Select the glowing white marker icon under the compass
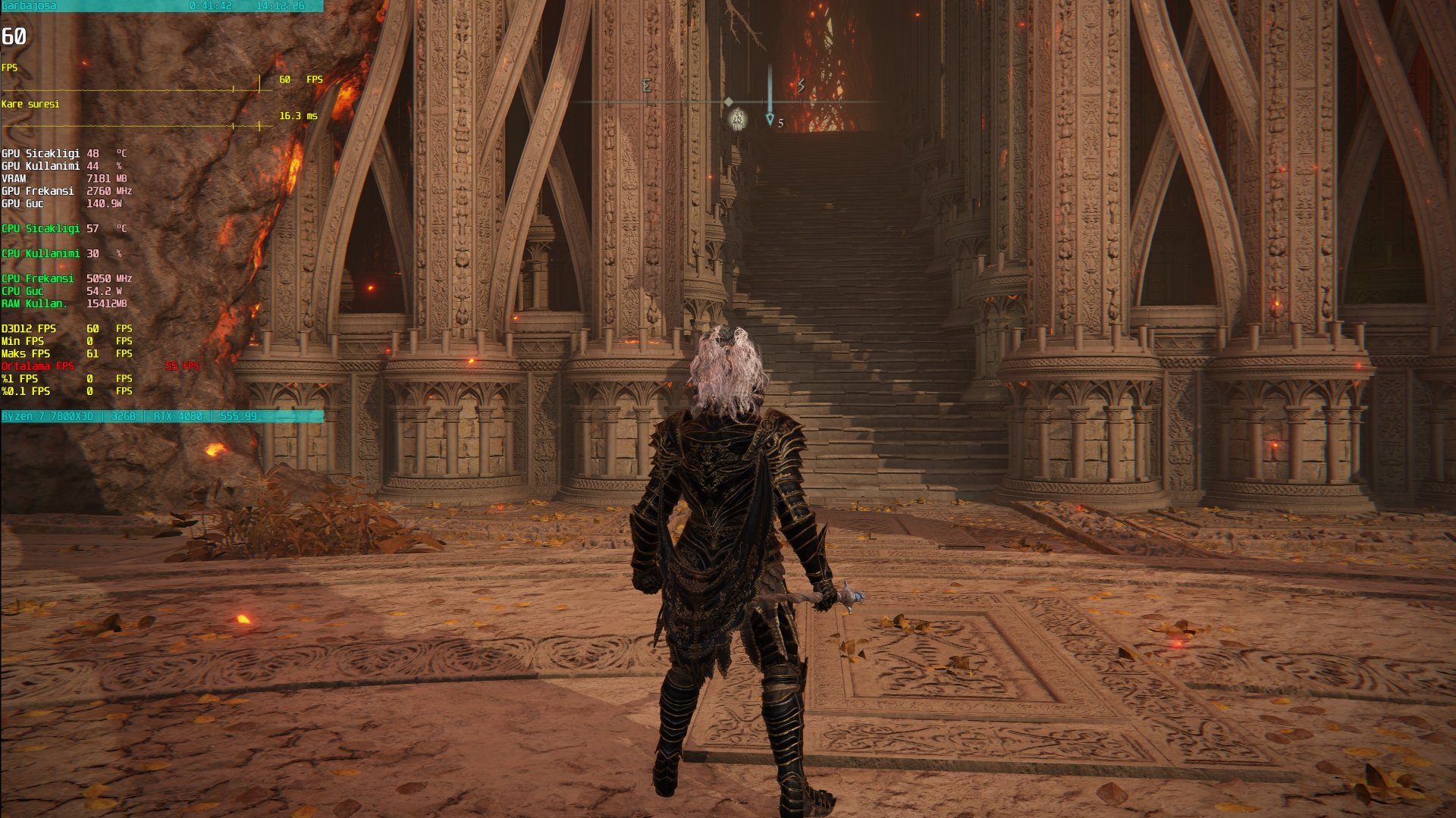The height and width of the screenshot is (818, 1456). click(x=738, y=119)
